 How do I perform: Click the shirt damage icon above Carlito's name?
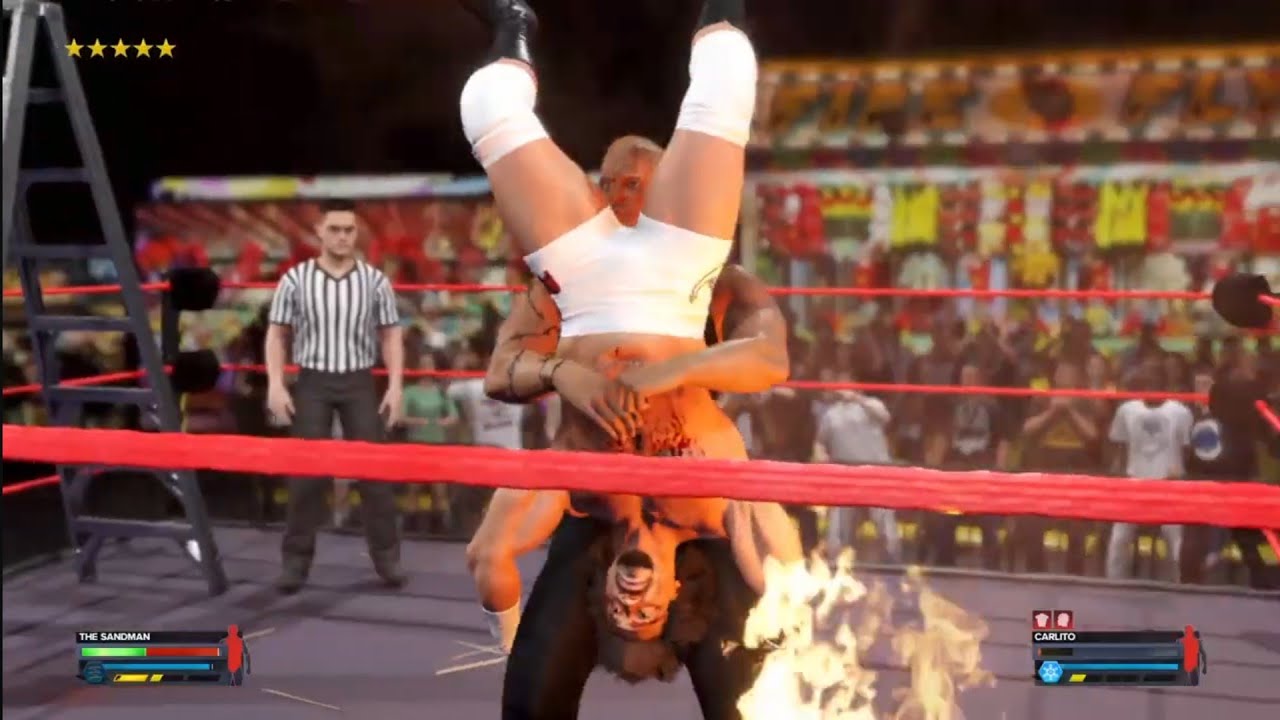[x=1041, y=618]
